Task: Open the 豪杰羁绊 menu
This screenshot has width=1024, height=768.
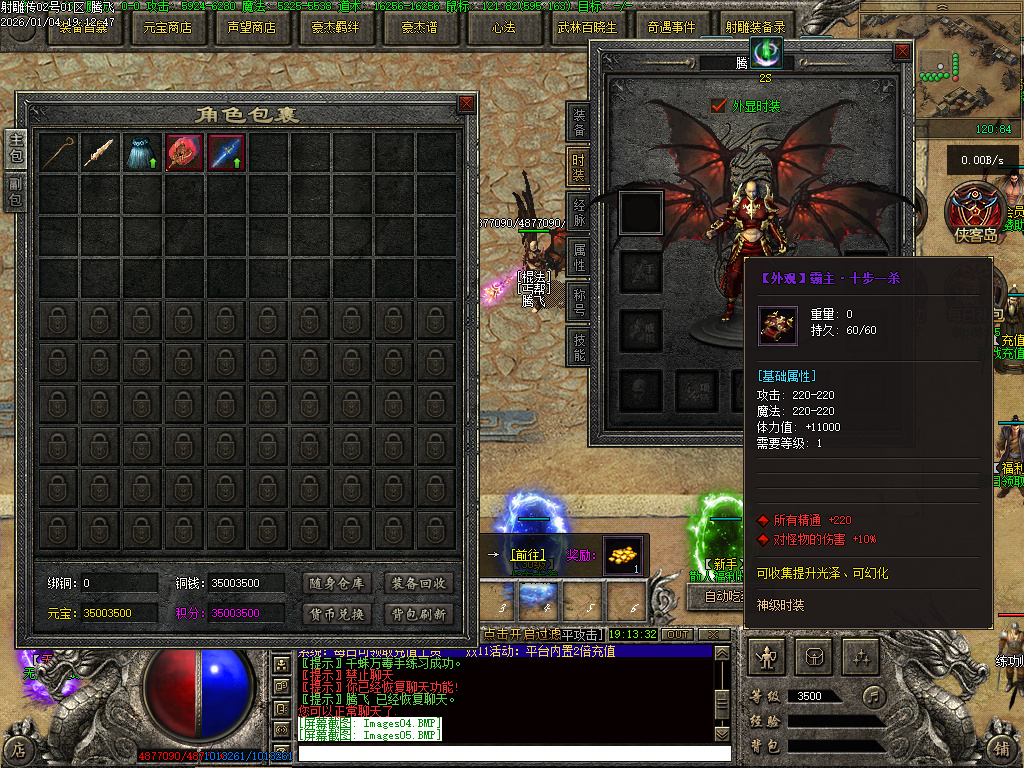Action: [x=336, y=27]
